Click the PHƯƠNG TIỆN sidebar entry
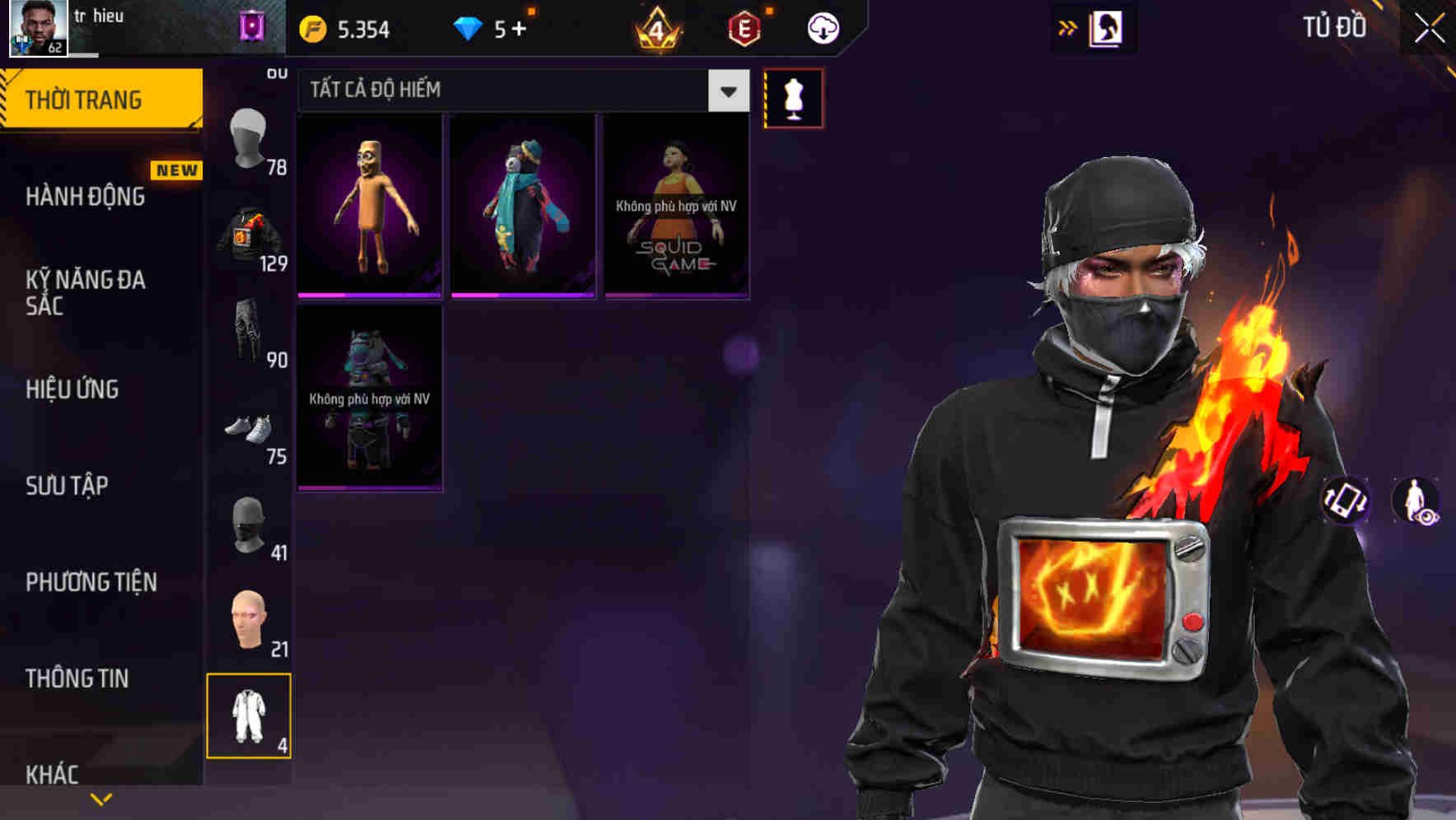 [x=91, y=582]
